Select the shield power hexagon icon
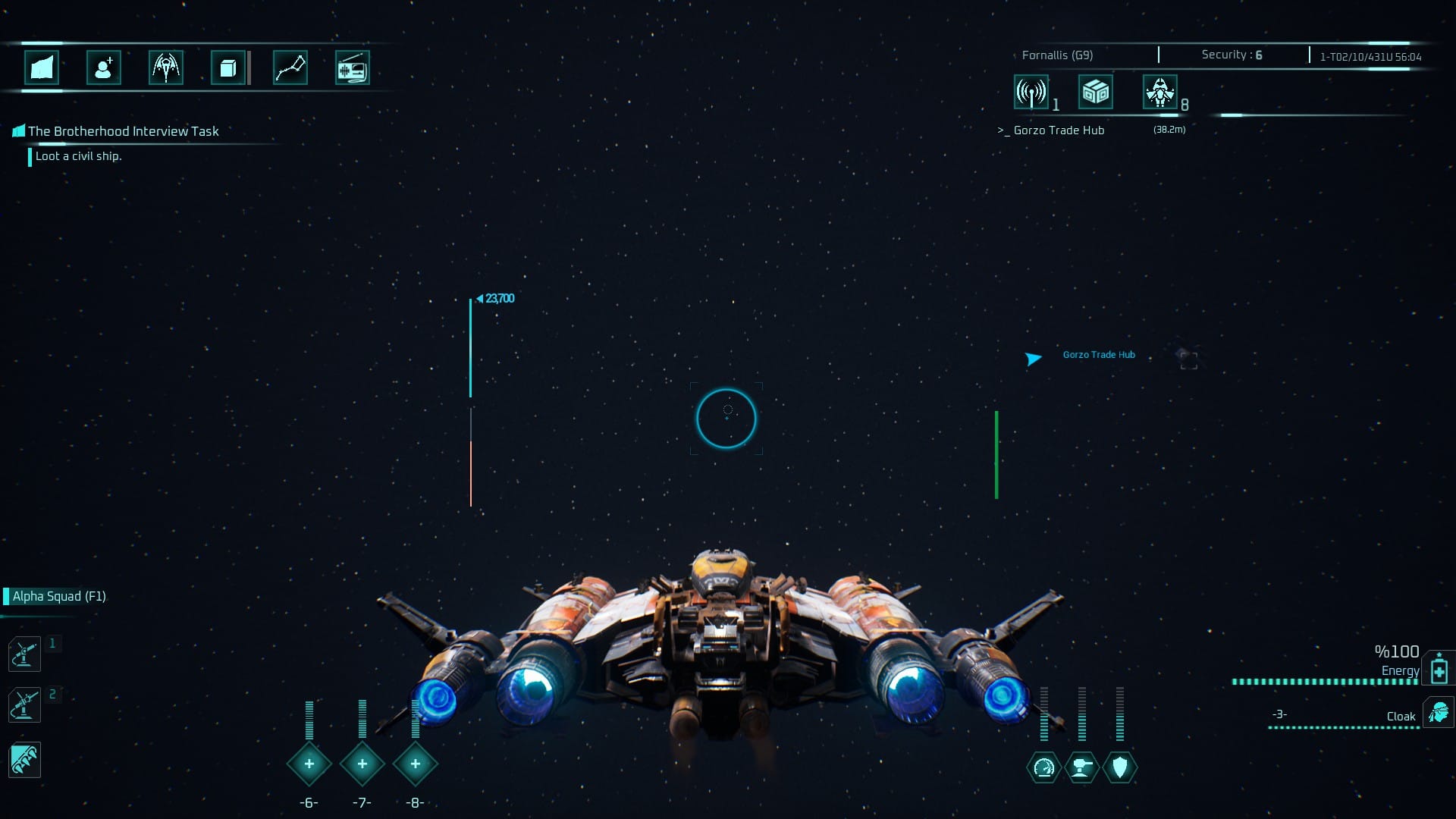The image size is (1456, 819). [x=1120, y=767]
